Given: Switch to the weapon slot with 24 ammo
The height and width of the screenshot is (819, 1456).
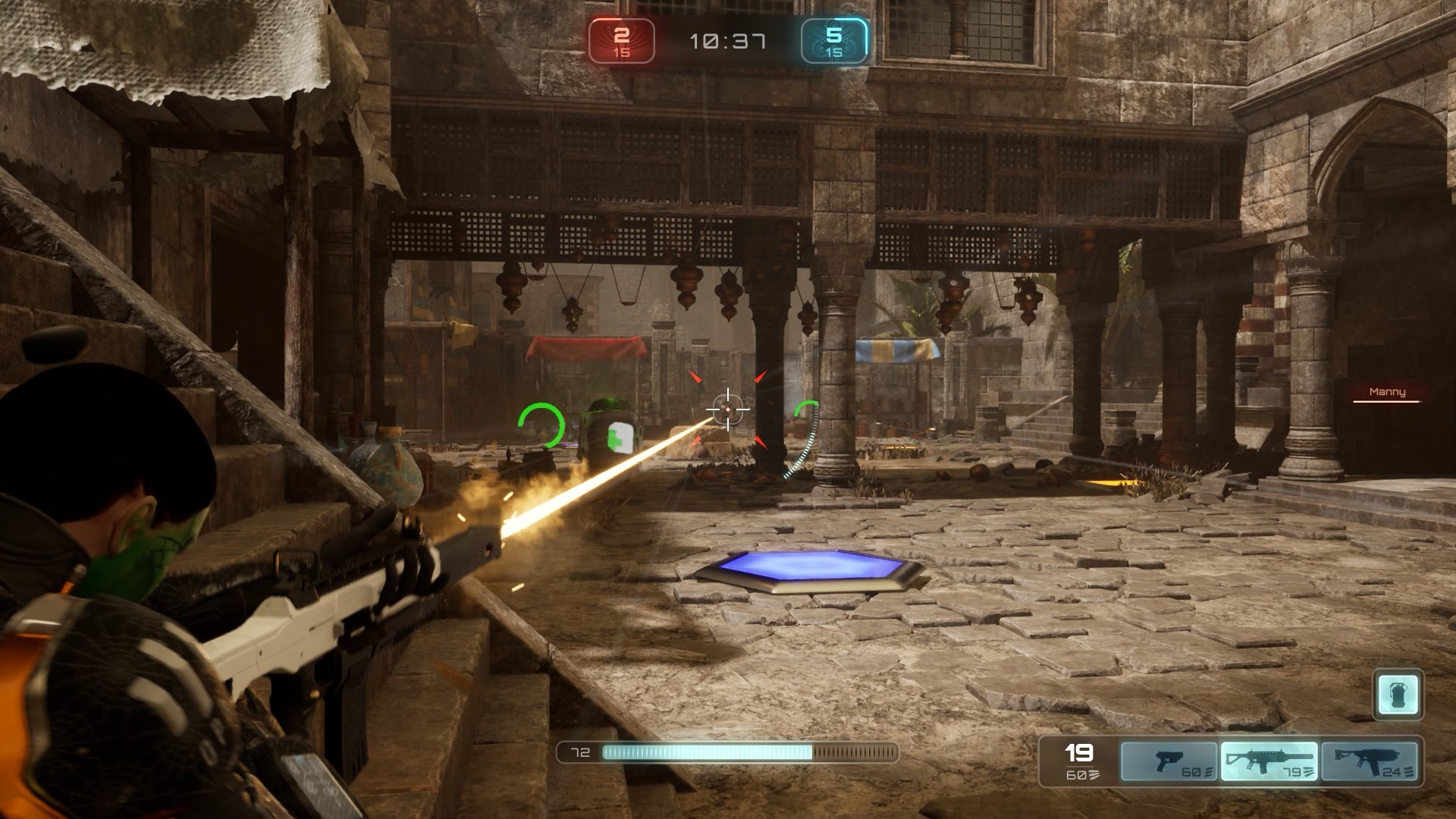Looking at the screenshot, I should [x=1369, y=761].
